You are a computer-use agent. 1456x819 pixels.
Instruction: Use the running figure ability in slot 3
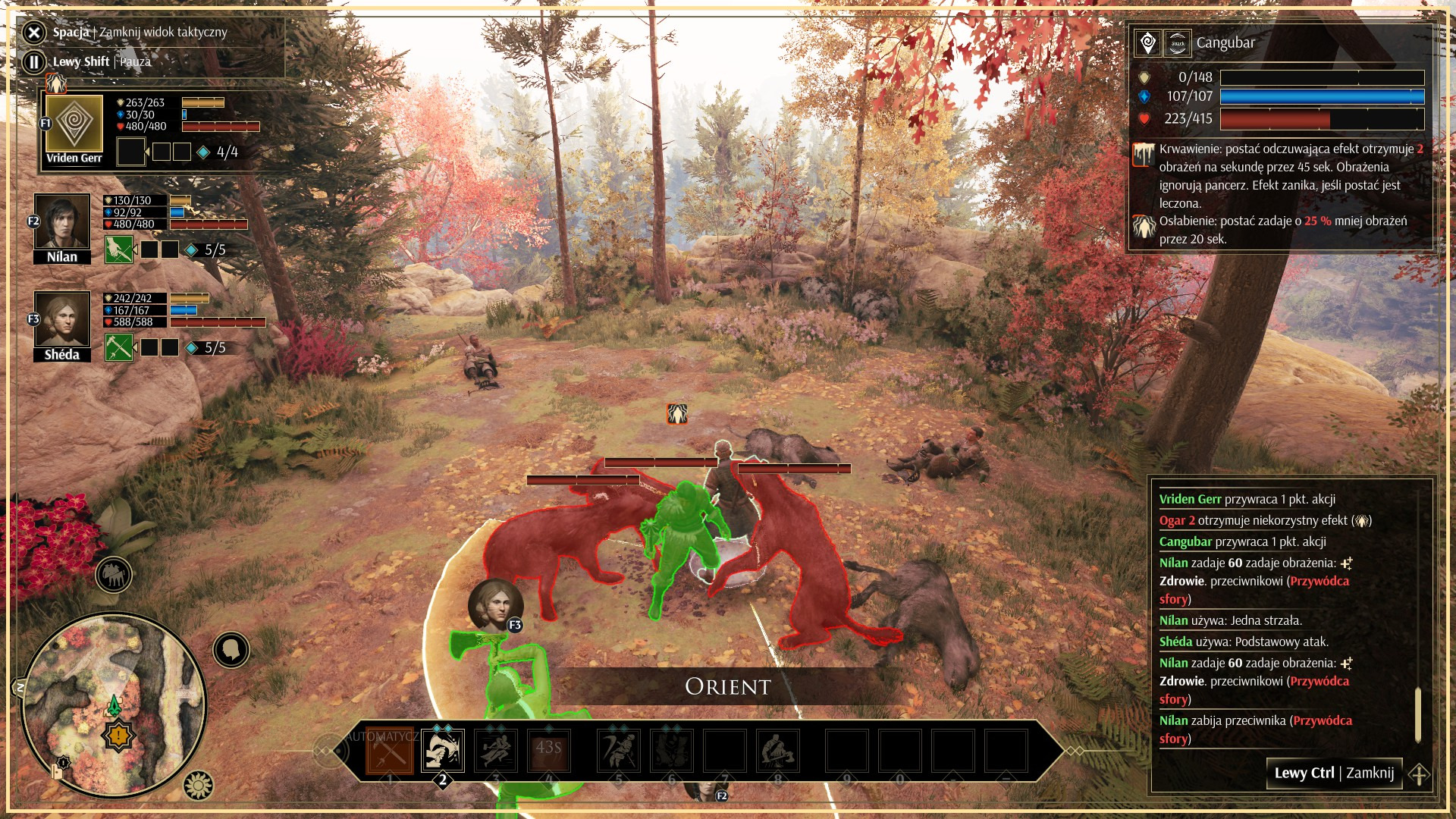pos(496,751)
